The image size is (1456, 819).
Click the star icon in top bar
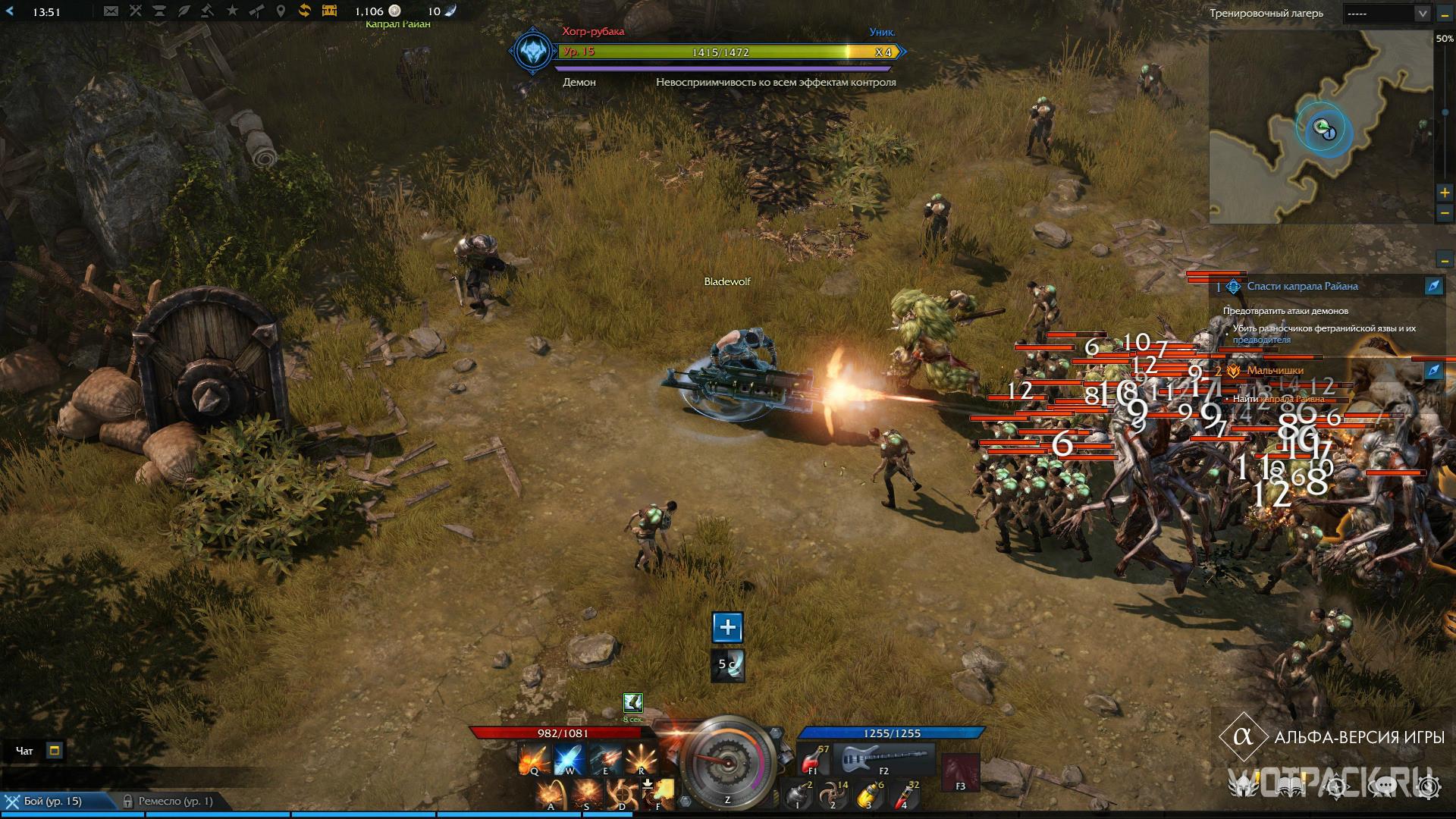(x=232, y=11)
